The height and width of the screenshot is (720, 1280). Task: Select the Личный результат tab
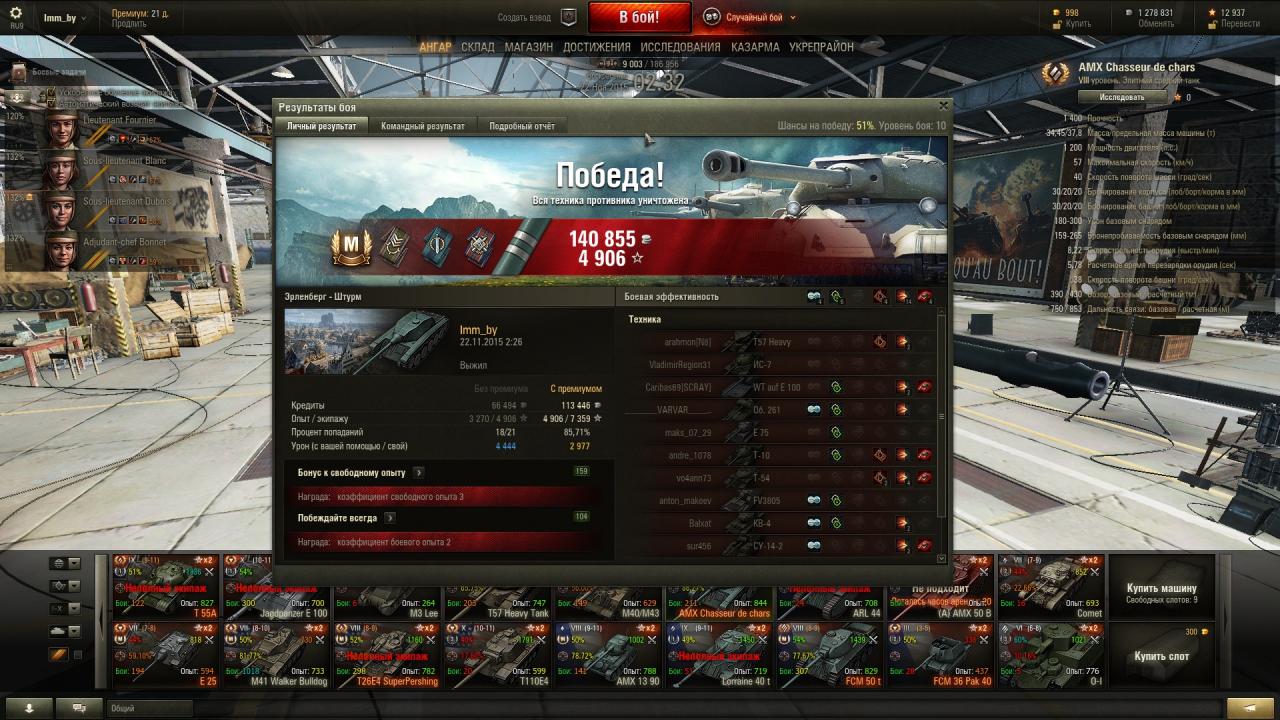pos(321,126)
